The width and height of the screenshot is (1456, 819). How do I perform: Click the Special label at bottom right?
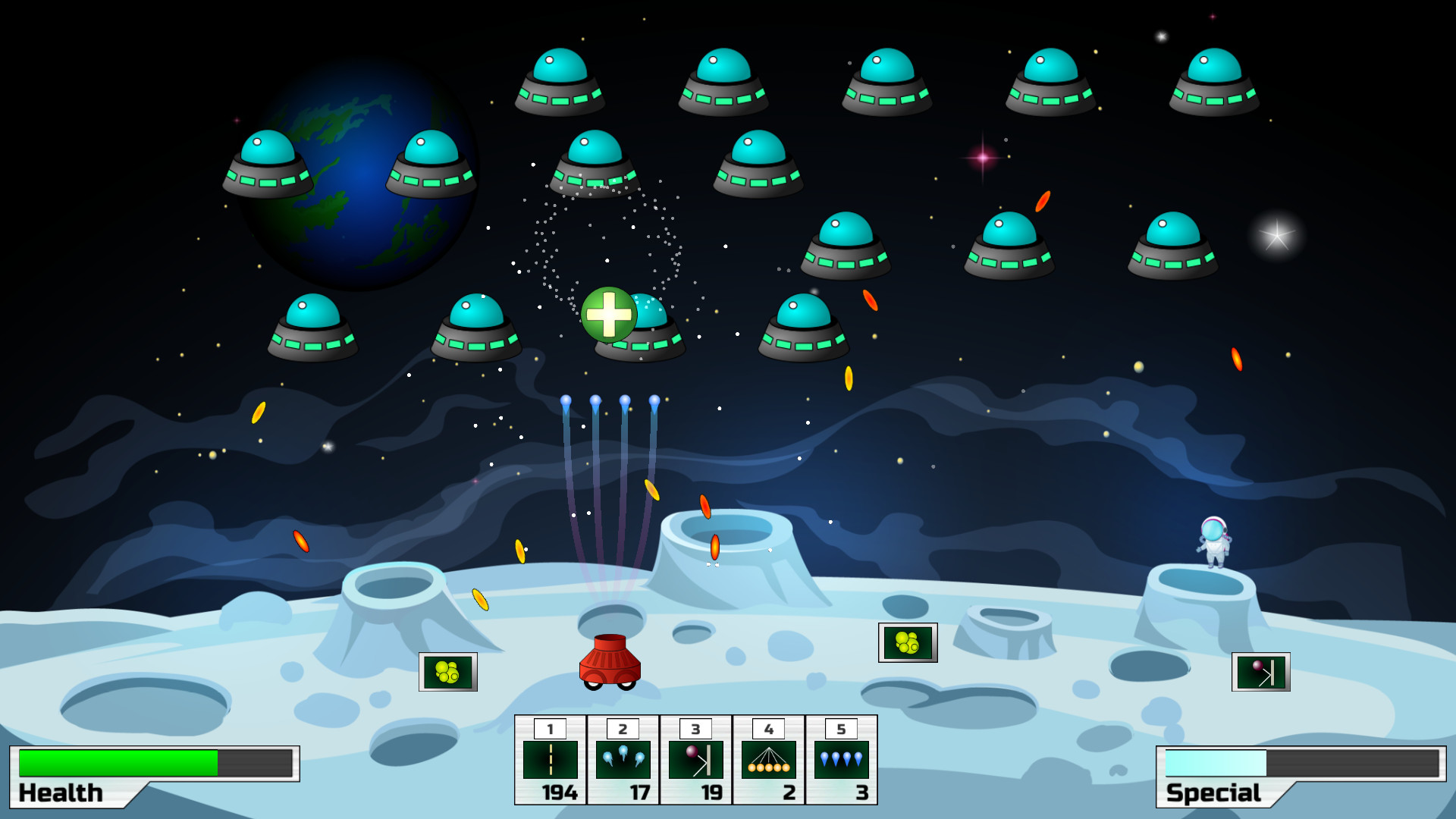tap(1213, 794)
